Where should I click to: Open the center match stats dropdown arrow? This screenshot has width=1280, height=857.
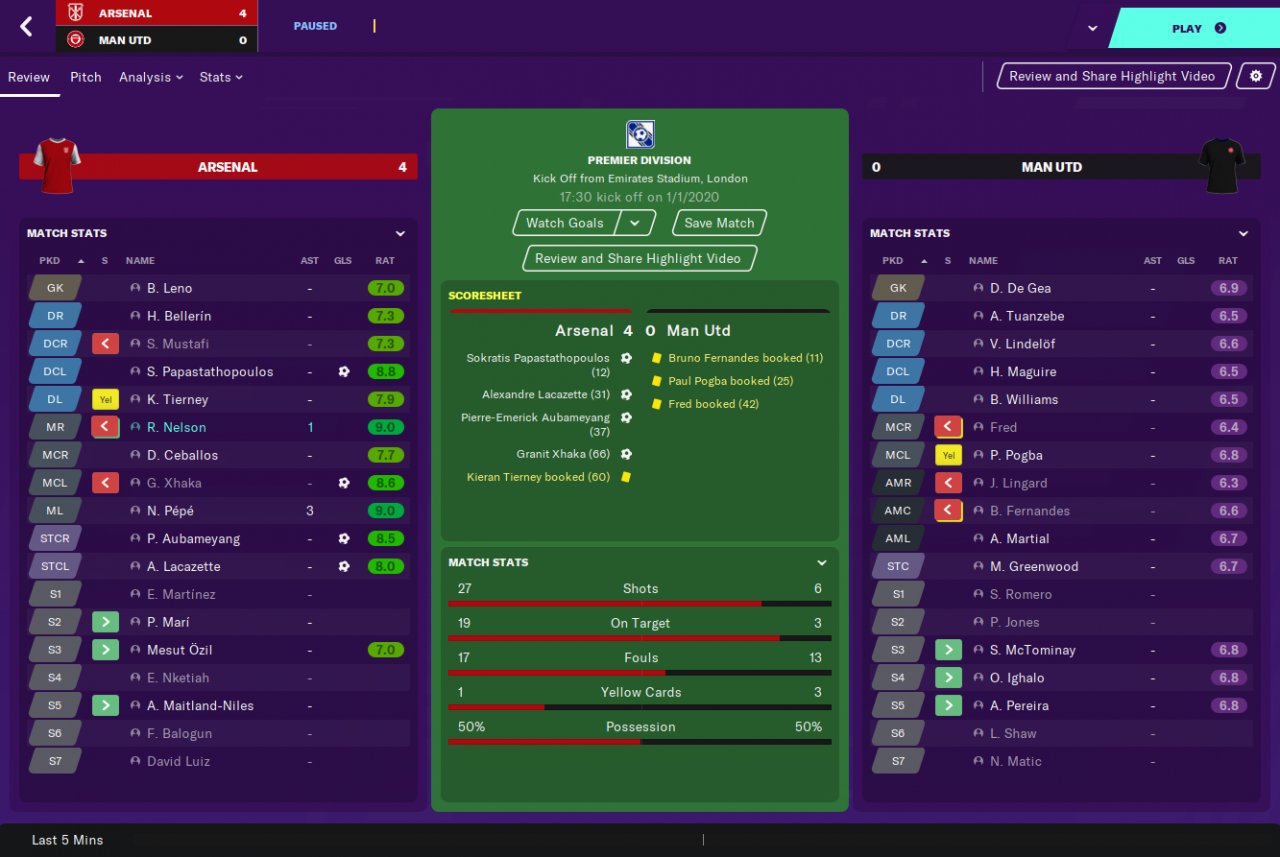822,563
